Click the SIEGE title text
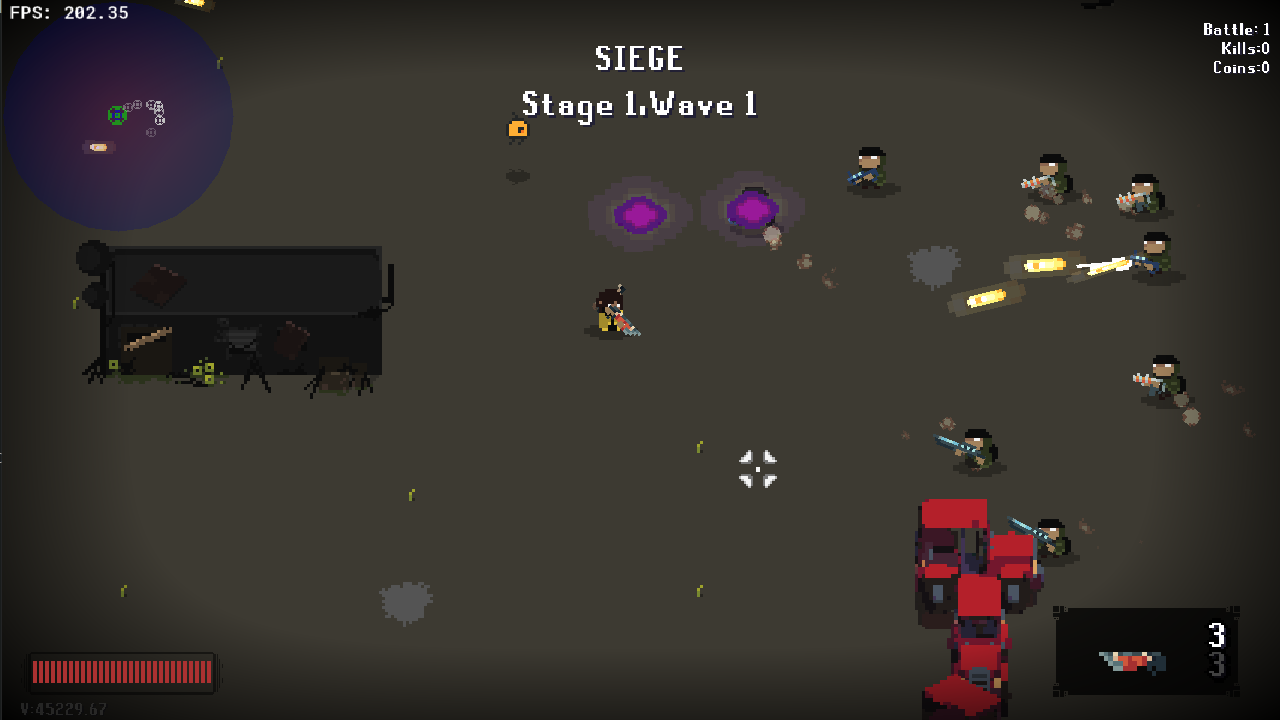Viewport: 1280px width, 720px height. click(x=639, y=59)
